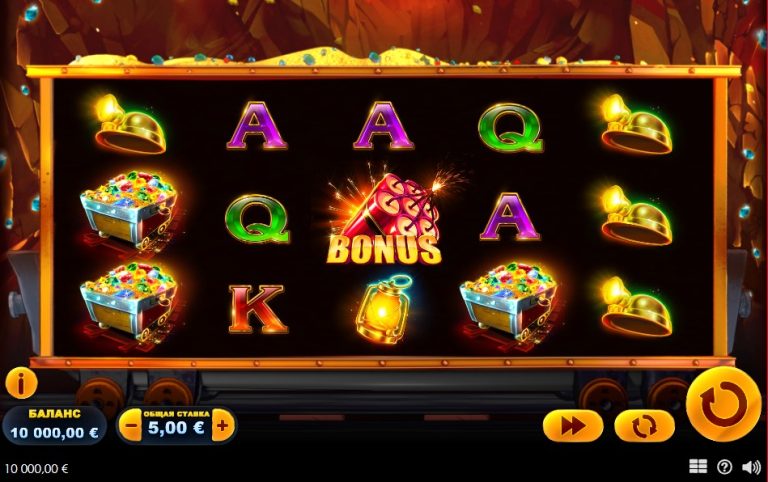Open the game info with the "i" button
Viewport: 768px width, 482px height.
pos(21,383)
